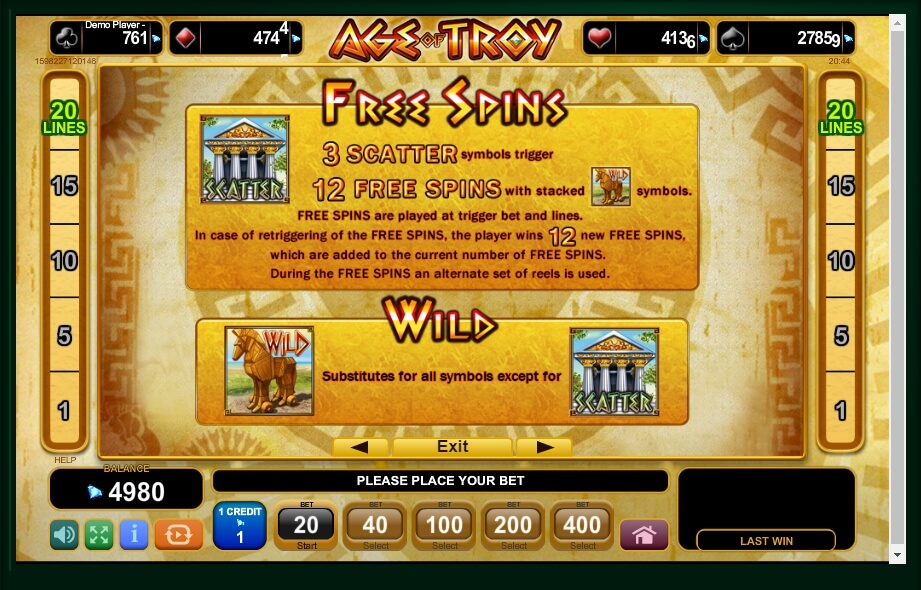Image resolution: width=921 pixels, height=590 pixels.
Task: Choose the 400 bet button
Action: tap(583, 525)
